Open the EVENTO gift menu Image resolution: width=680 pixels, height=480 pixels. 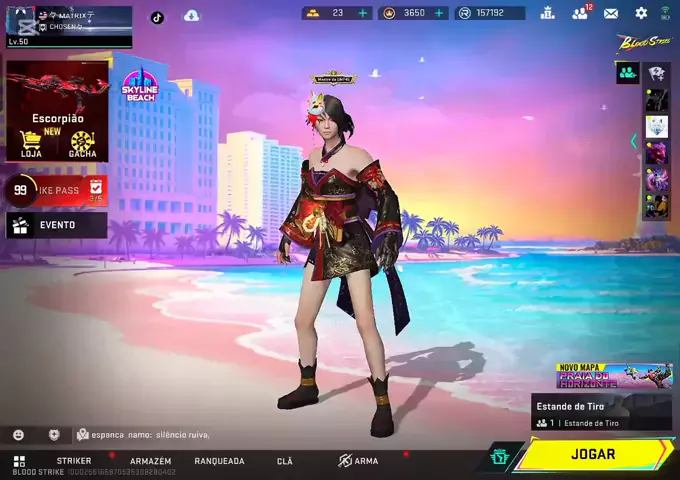click(x=56, y=225)
